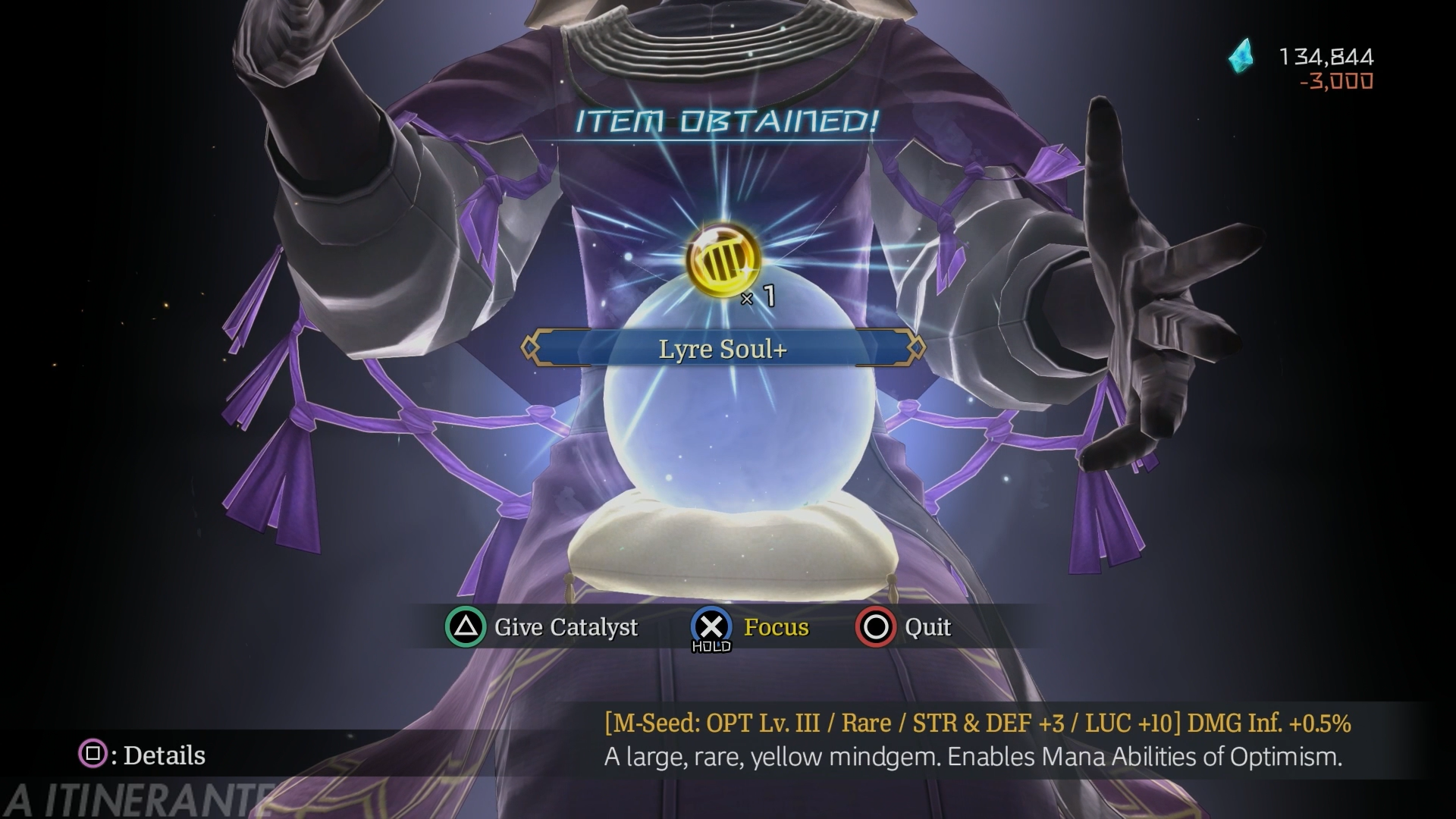Screen dimensions: 1456x819
Task: Select the Focus option
Action: point(750,627)
